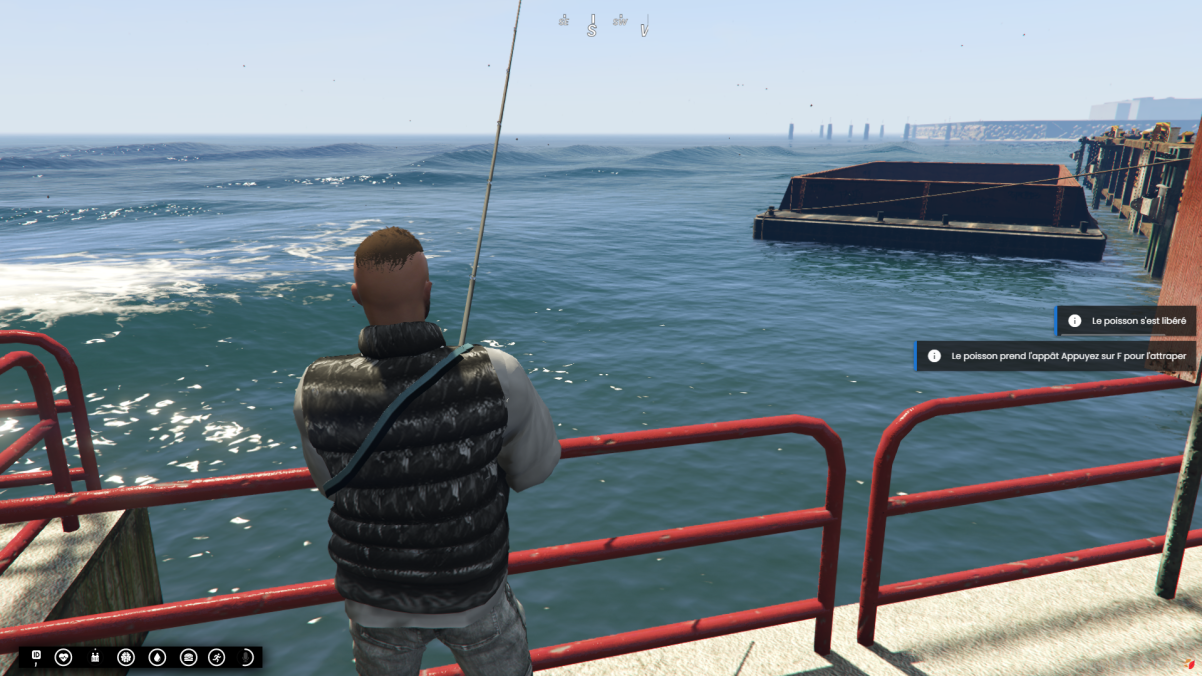Select the heart health status icon
Screen dimensions: 1202x676
click(x=64, y=657)
